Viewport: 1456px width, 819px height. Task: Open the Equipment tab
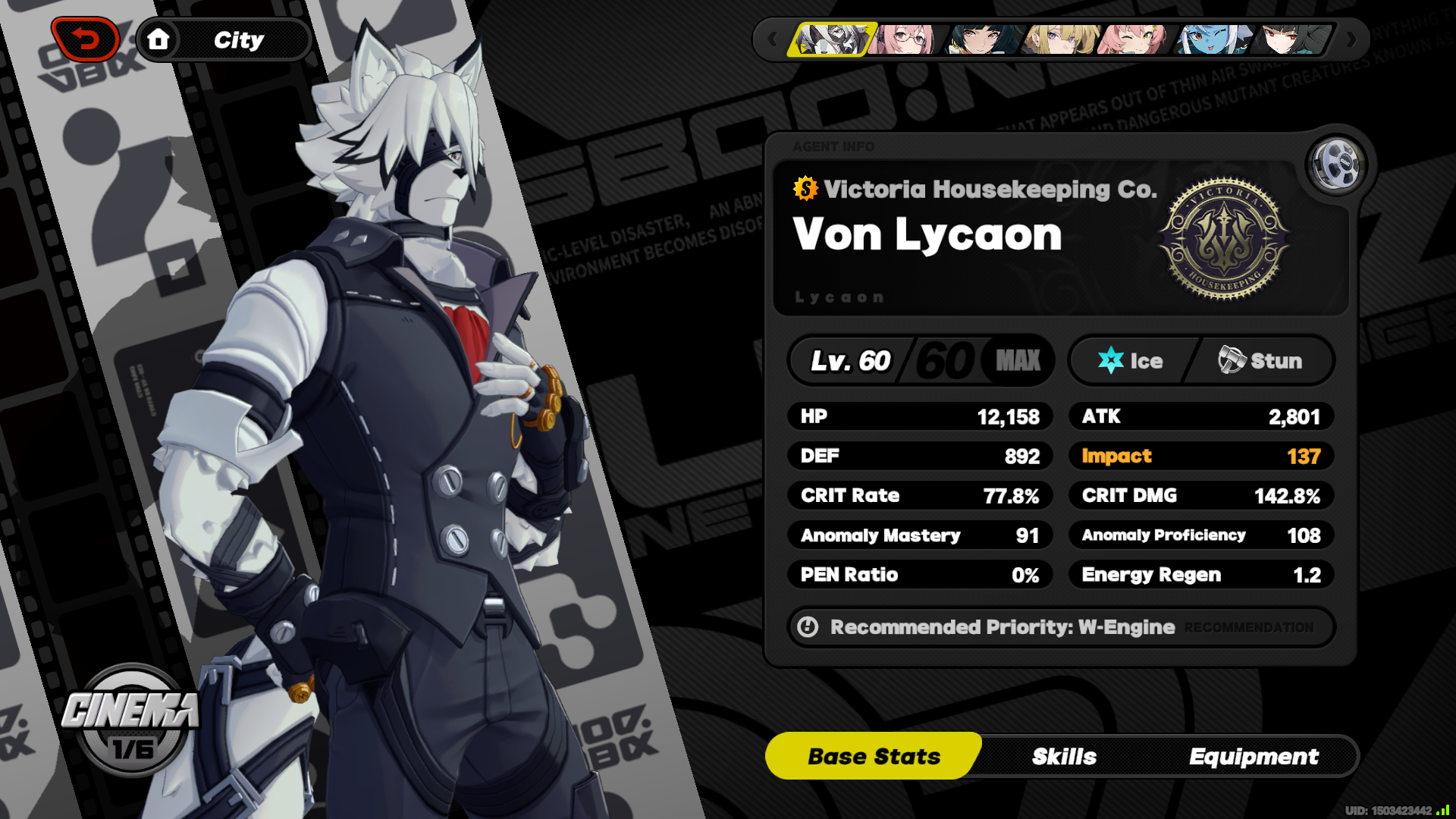point(1254,755)
